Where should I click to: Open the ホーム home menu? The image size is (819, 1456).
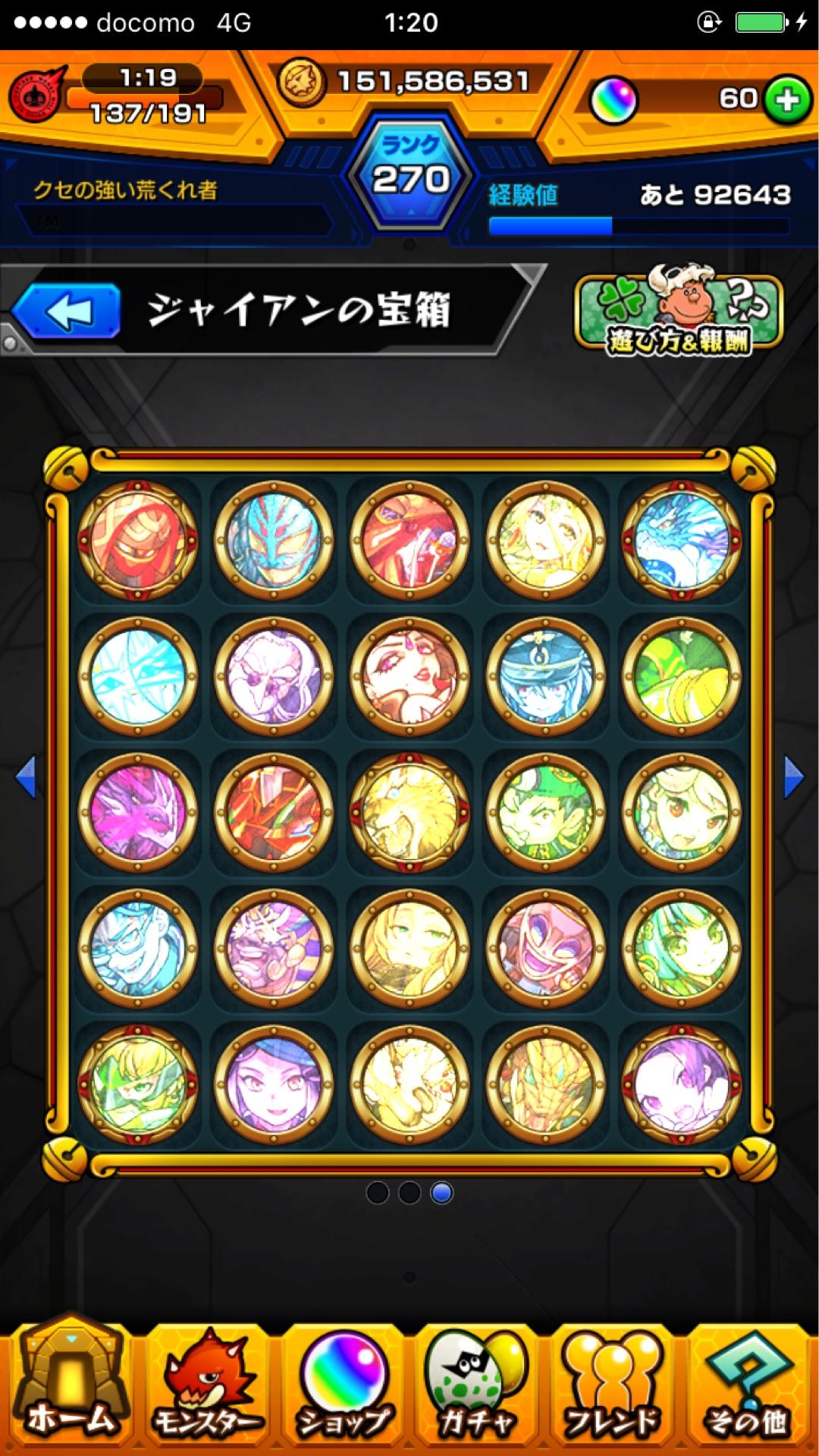point(70,1392)
